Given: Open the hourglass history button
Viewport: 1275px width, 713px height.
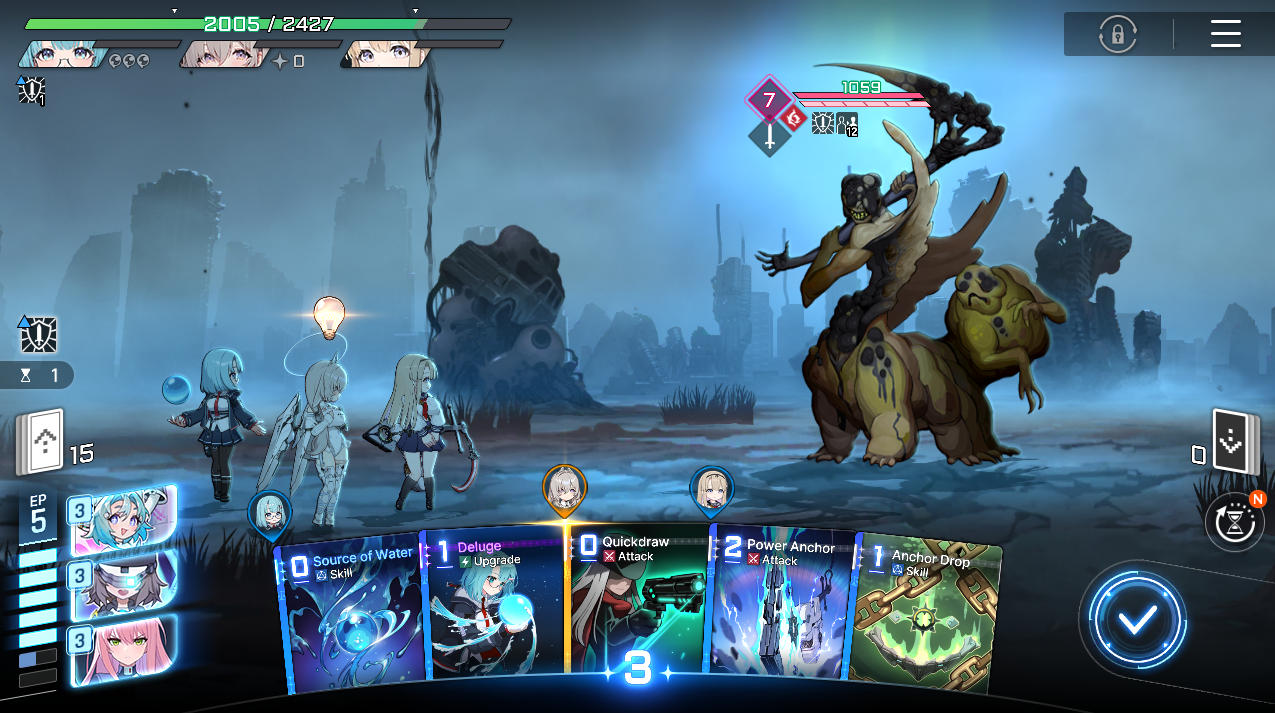Looking at the screenshot, I should coord(1234,521).
